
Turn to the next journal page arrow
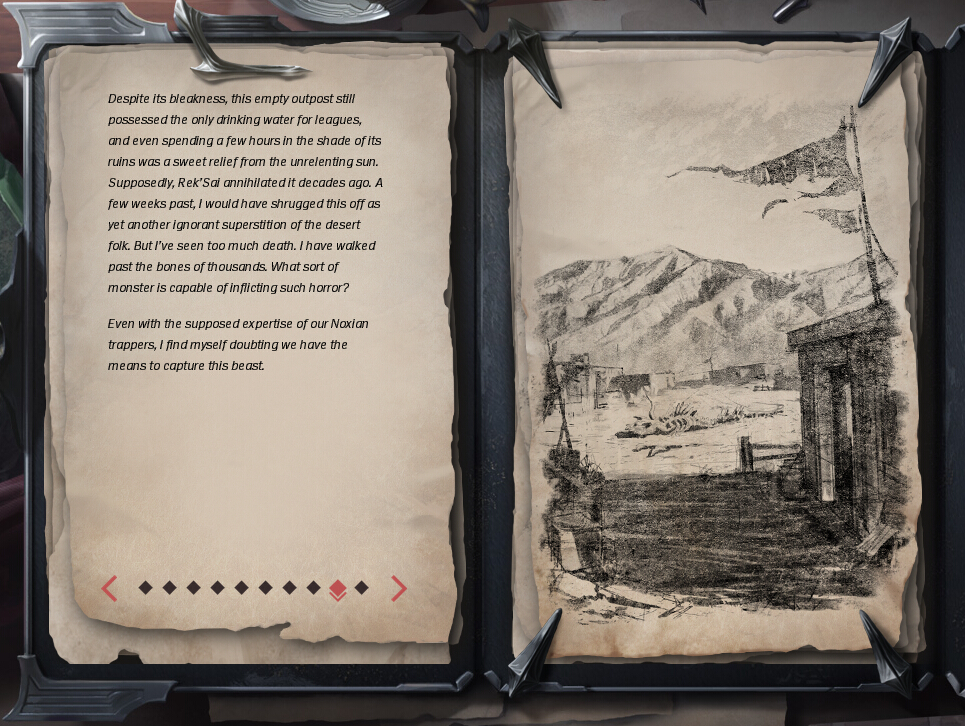[x=398, y=589]
